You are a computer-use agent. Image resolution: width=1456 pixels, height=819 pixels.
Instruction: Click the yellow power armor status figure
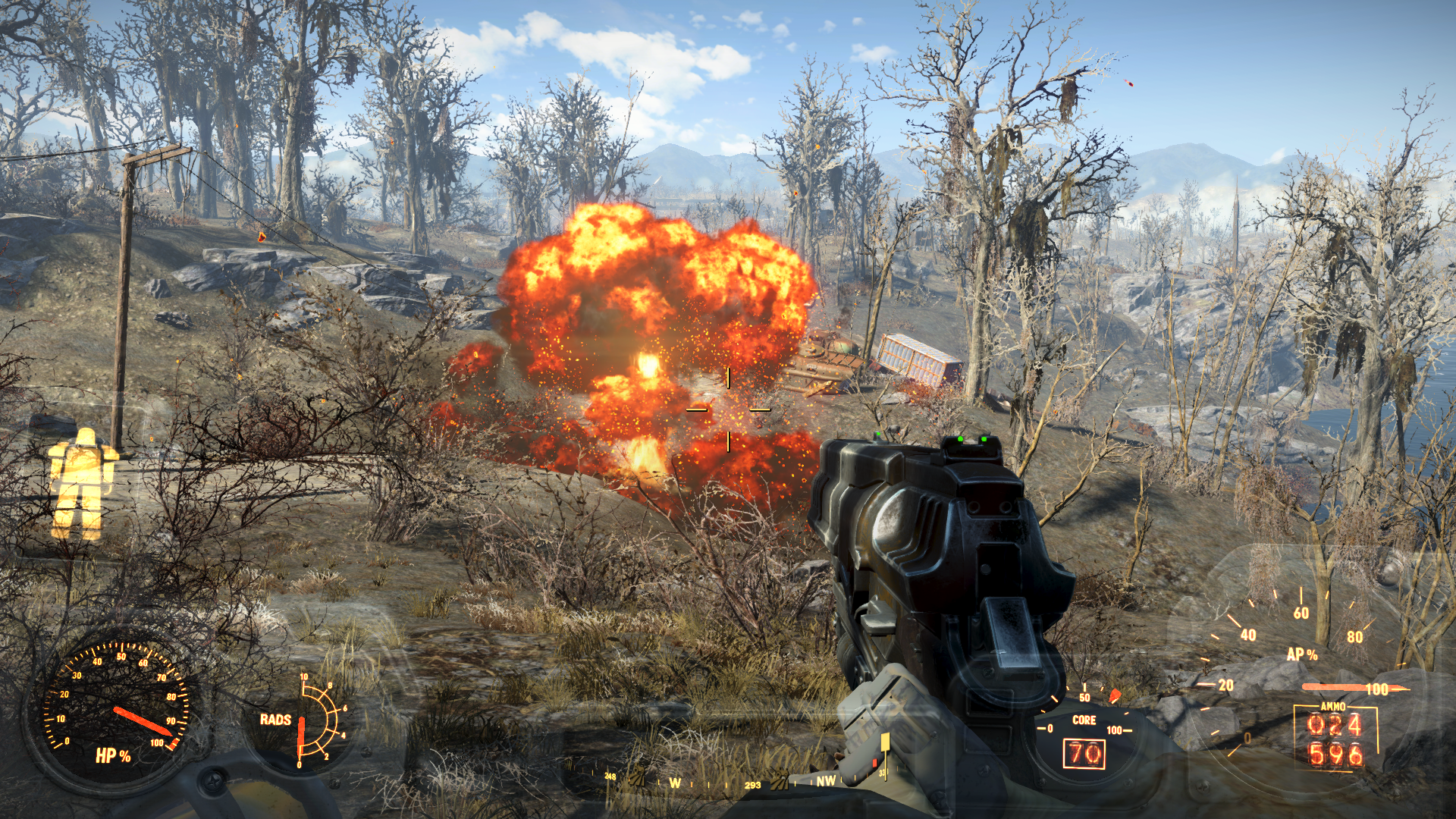pyautogui.click(x=80, y=483)
